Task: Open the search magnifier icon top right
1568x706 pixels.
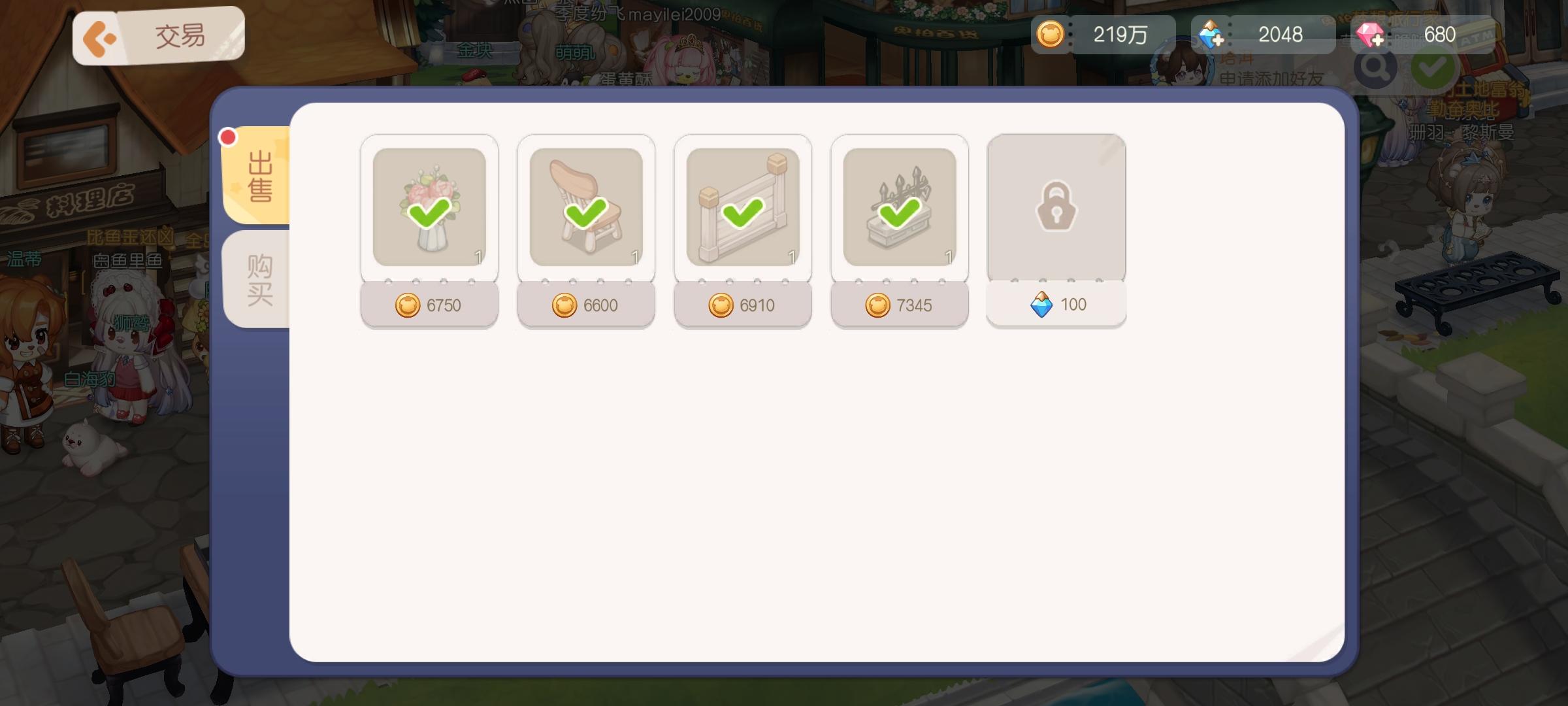Action: [1376, 67]
